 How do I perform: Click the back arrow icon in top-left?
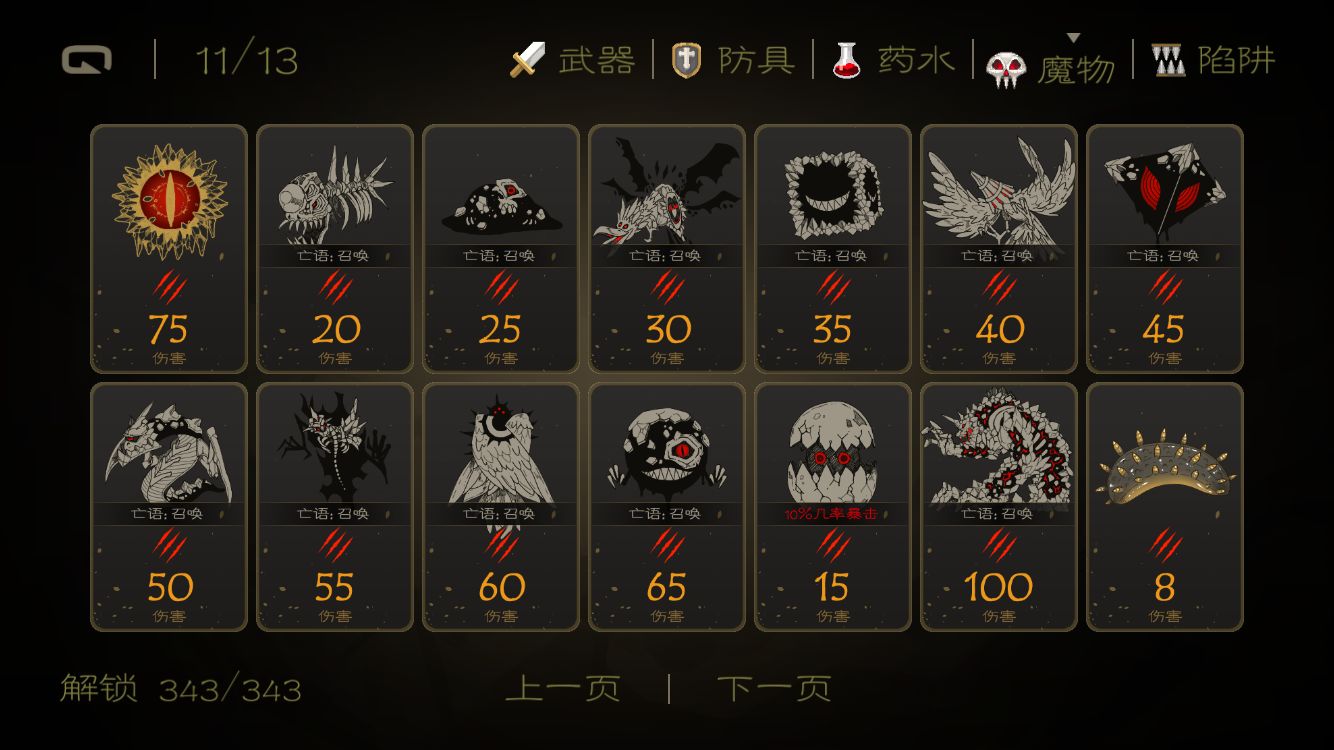(86, 61)
